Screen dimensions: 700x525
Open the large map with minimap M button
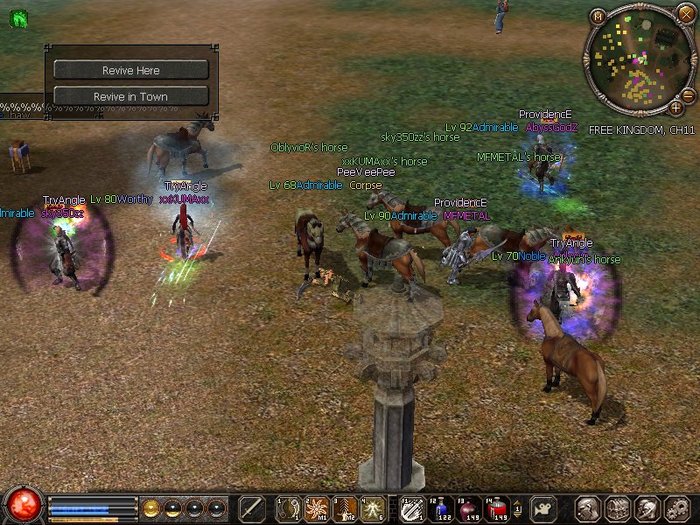(x=598, y=17)
